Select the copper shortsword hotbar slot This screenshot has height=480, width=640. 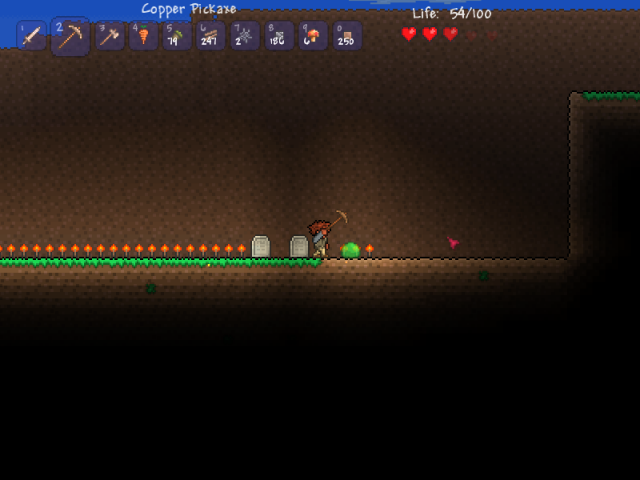pos(31,36)
